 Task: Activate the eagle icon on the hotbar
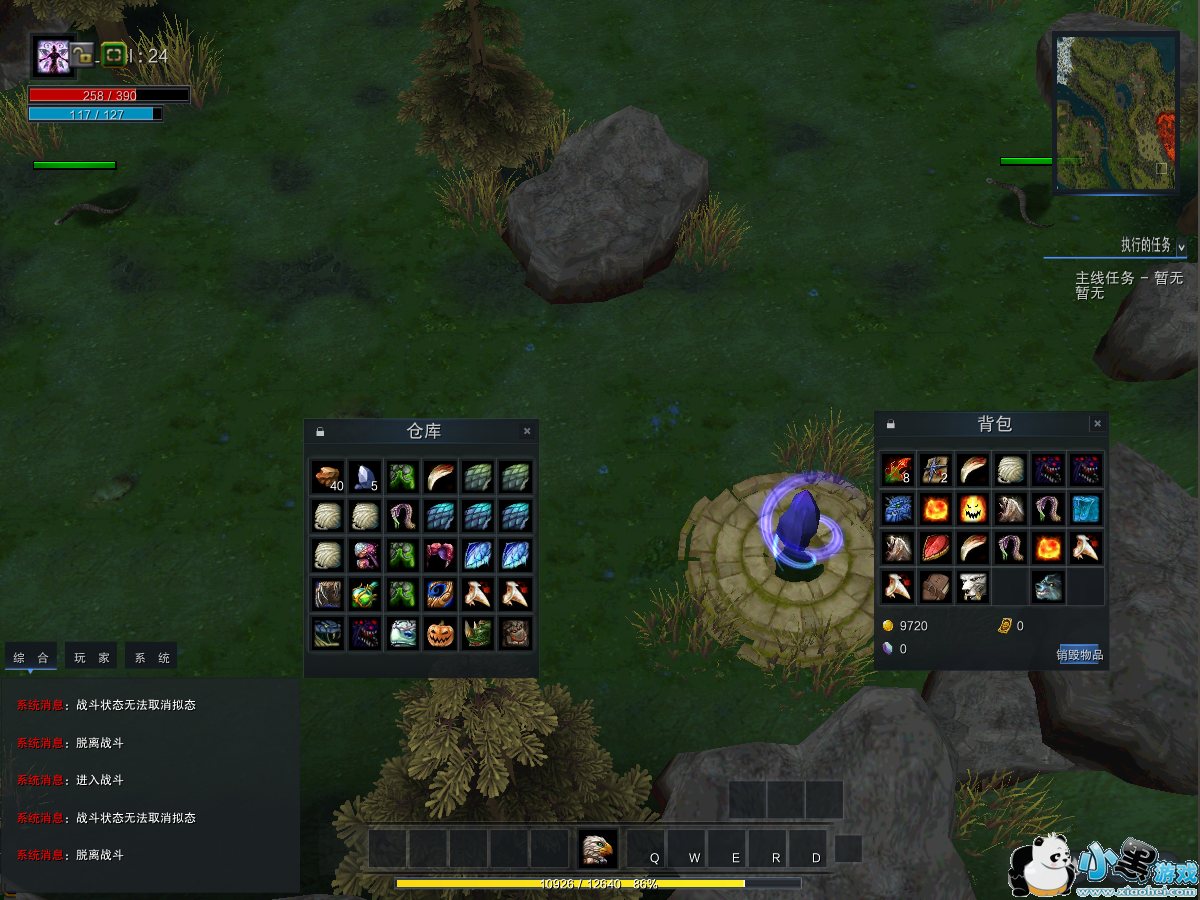(597, 849)
